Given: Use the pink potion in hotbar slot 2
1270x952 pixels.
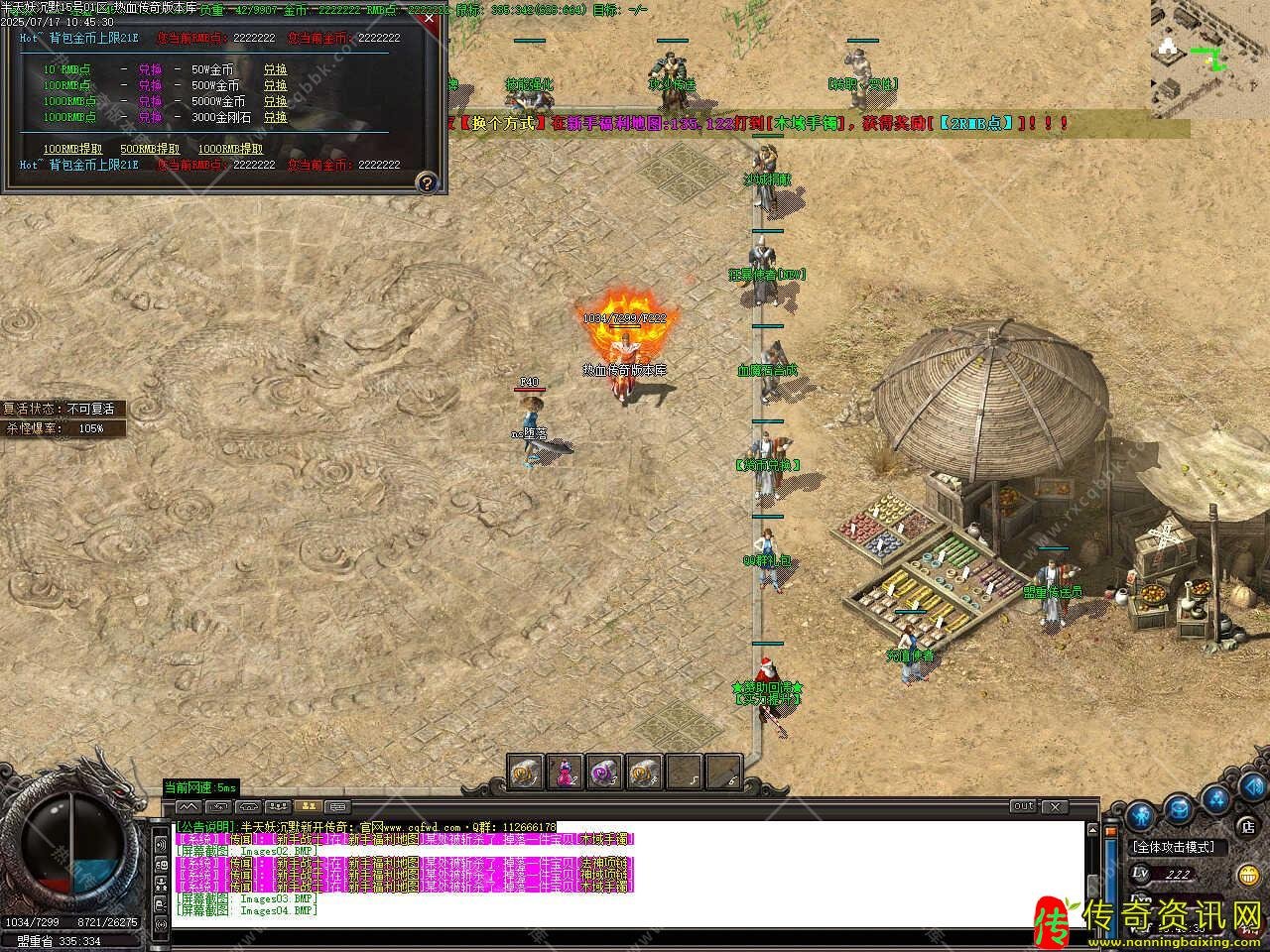Looking at the screenshot, I should (567, 772).
